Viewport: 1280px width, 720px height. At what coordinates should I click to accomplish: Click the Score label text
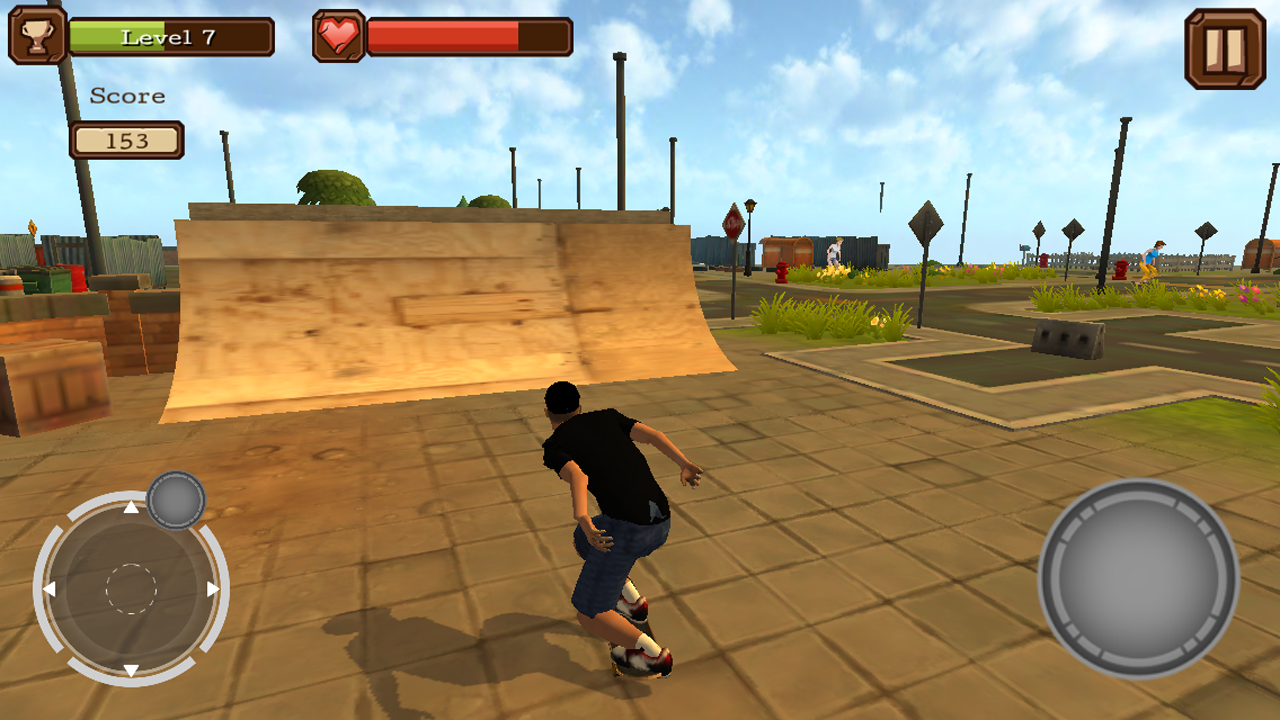(127, 96)
